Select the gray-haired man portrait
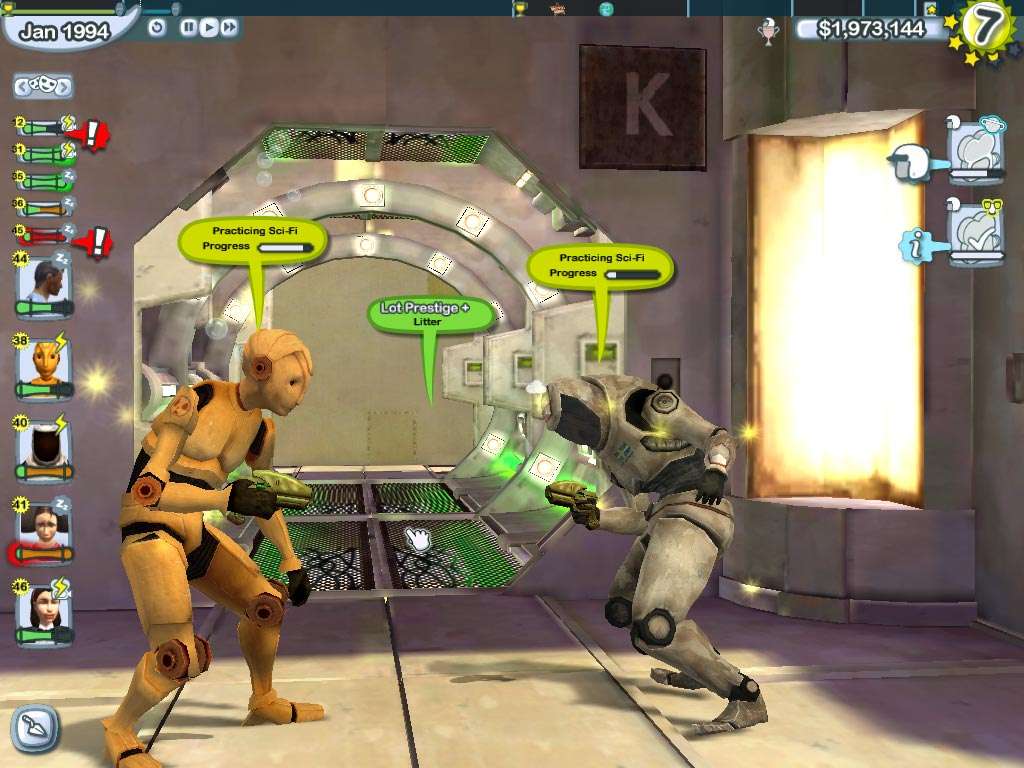Viewport: 1024px width, 768px height. pos(43,285)
